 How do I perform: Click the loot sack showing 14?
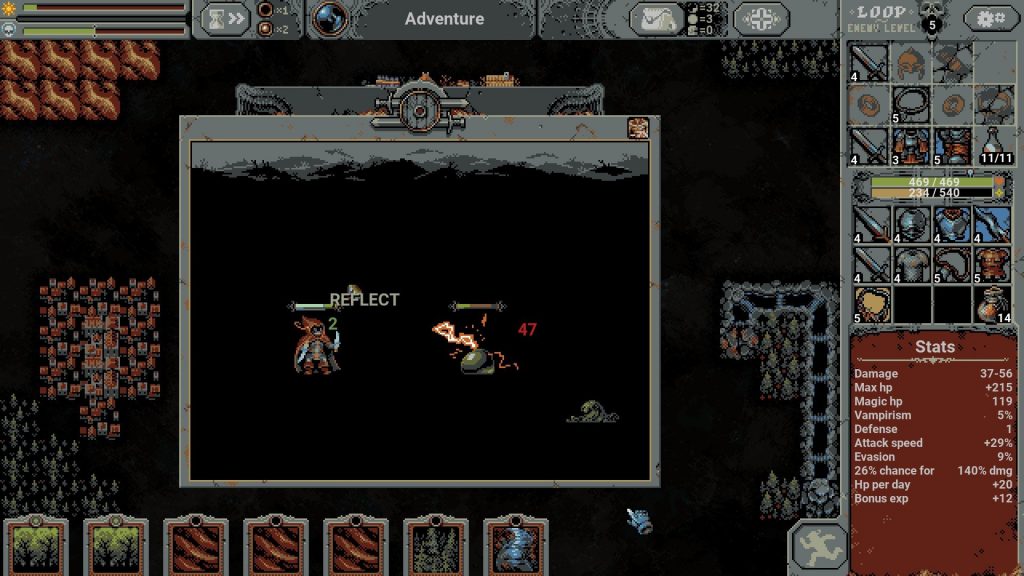point(993,304)
